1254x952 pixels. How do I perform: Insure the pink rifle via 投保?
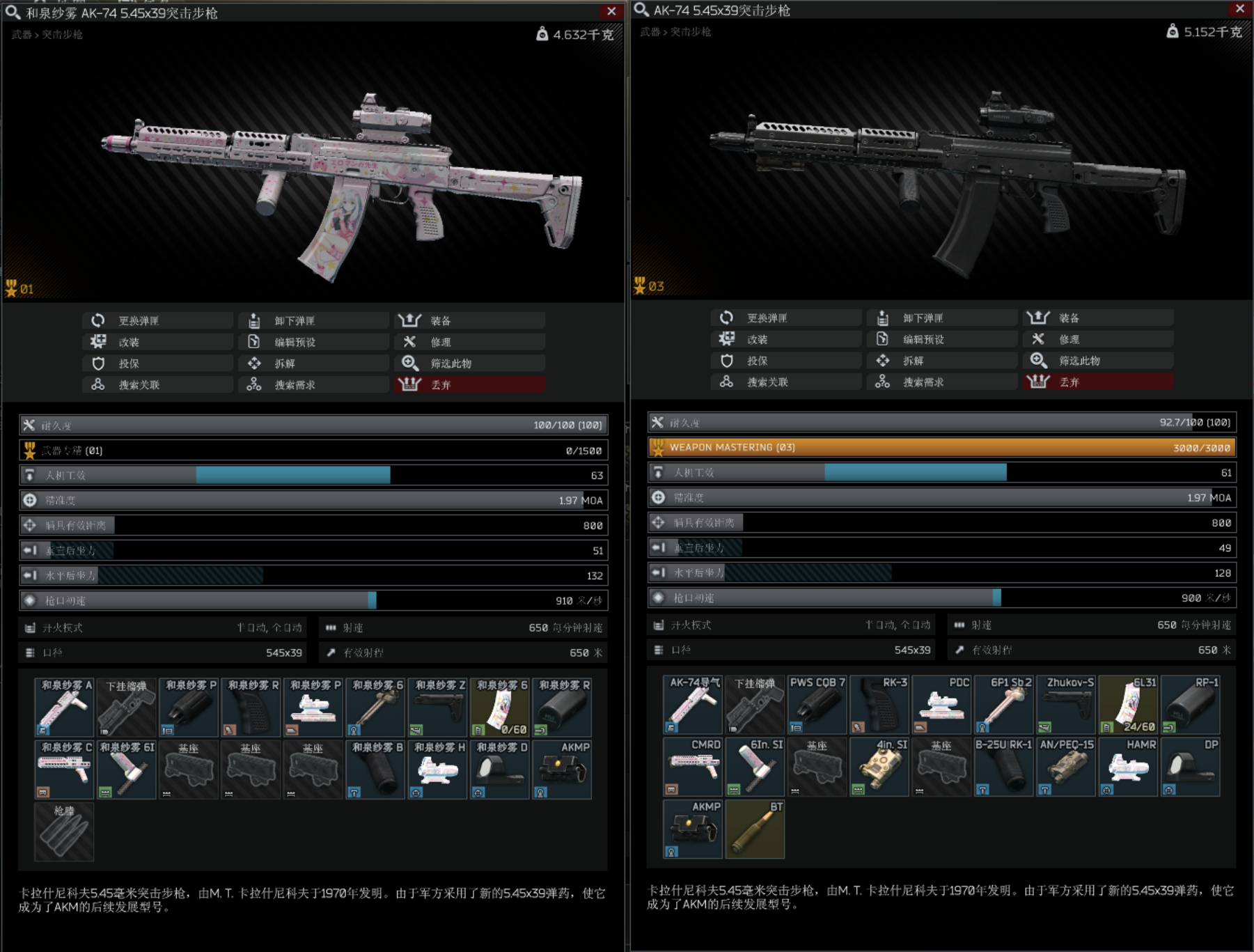pos(157,363)
